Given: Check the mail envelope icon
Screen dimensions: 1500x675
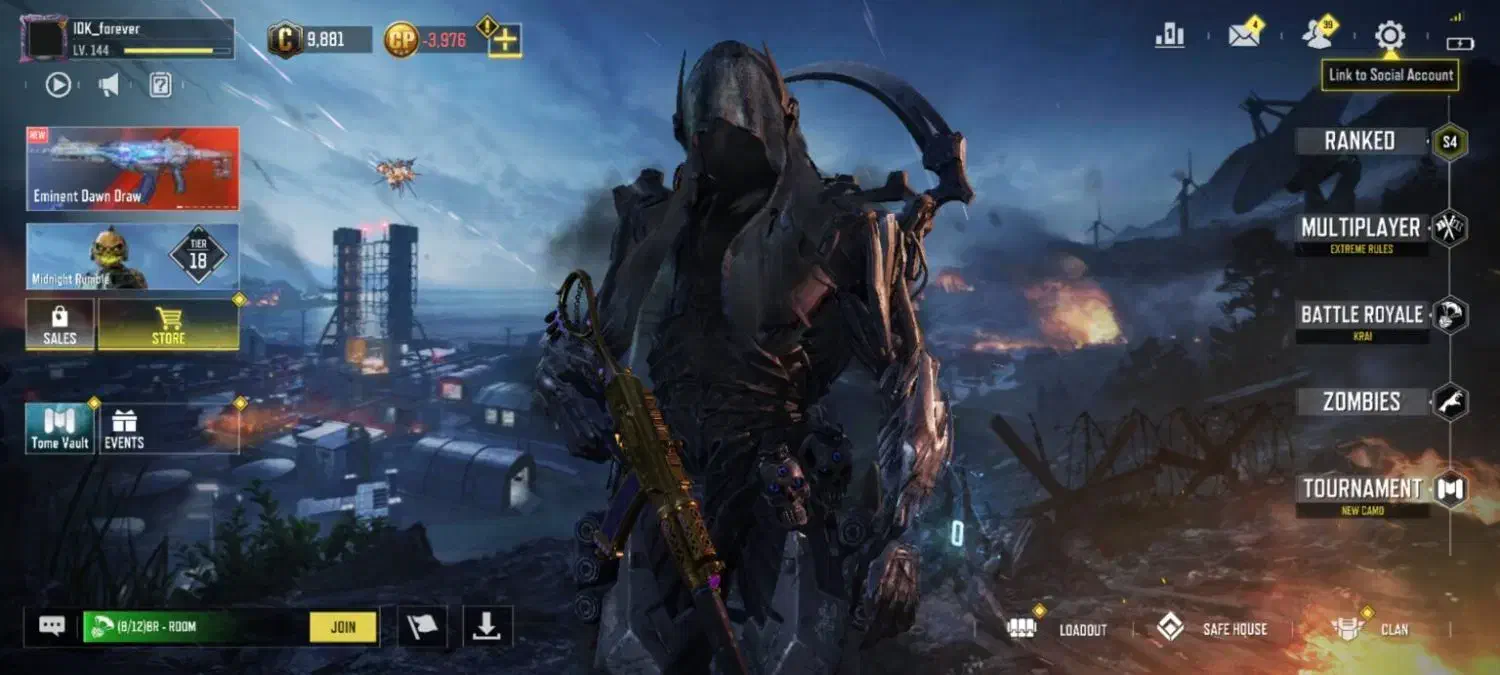Looking at the screenshot, I should tap(1244, 36).
